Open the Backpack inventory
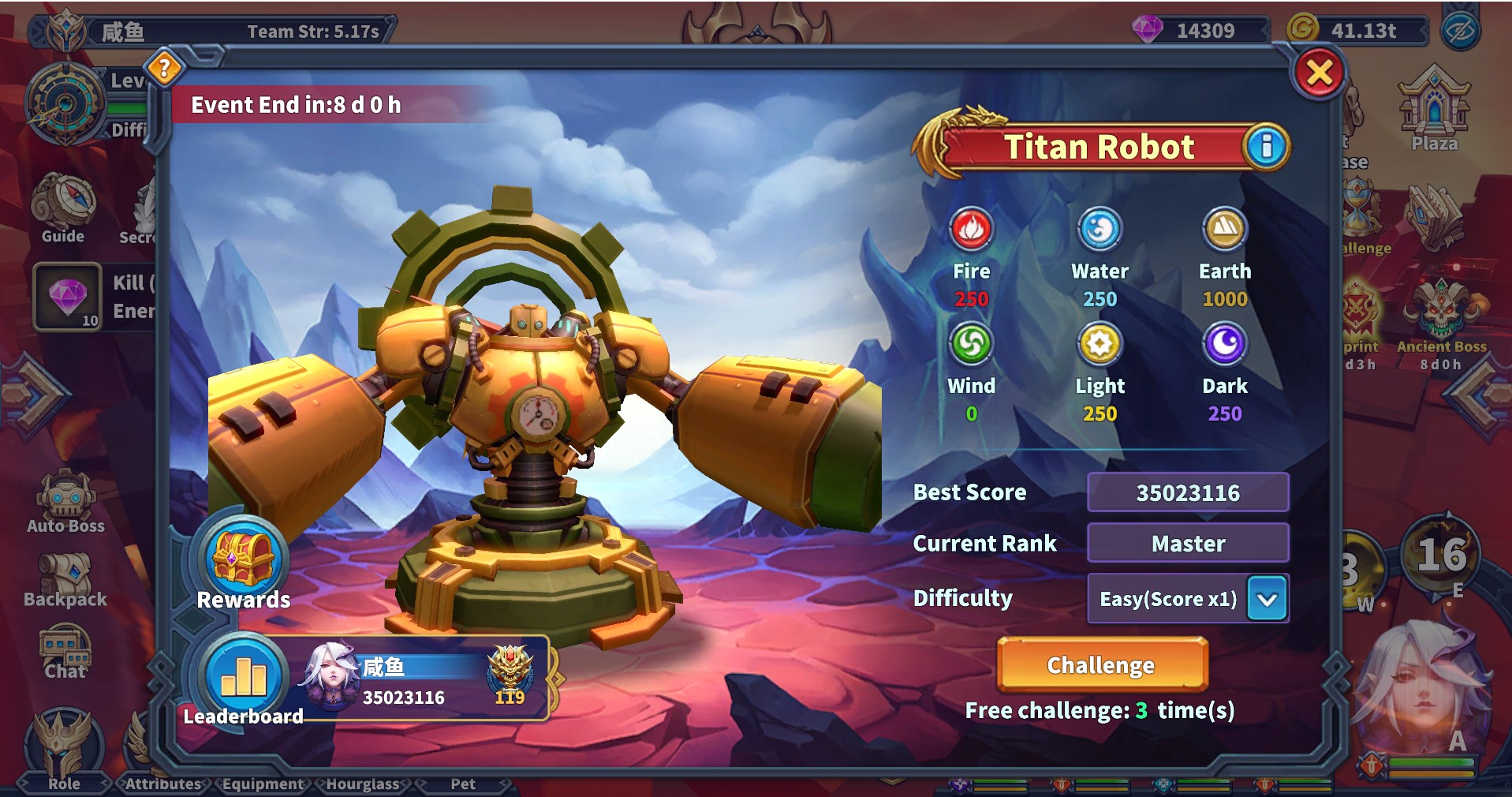 point(65,578)
